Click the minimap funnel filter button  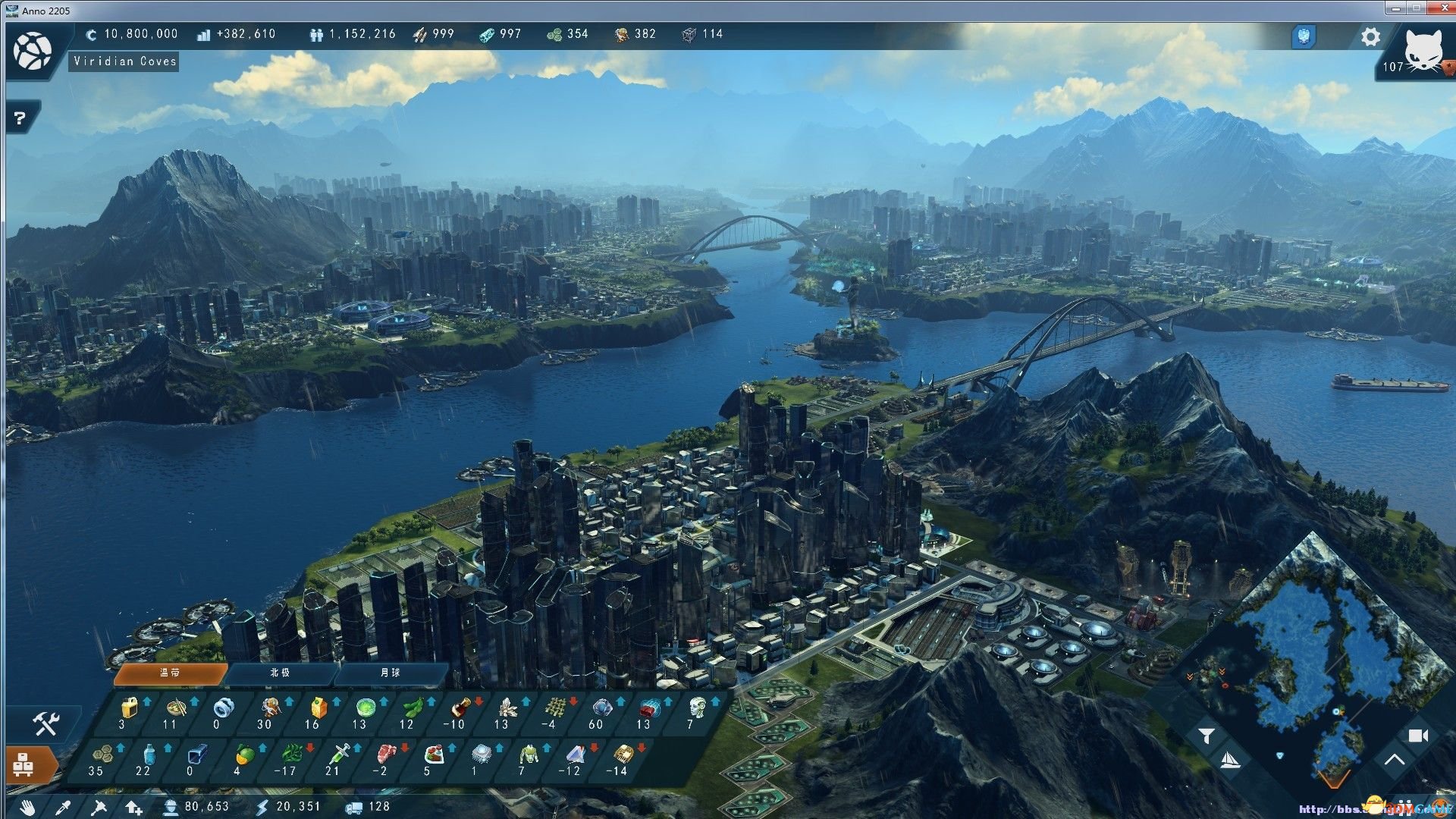(x=1207, y=735)
